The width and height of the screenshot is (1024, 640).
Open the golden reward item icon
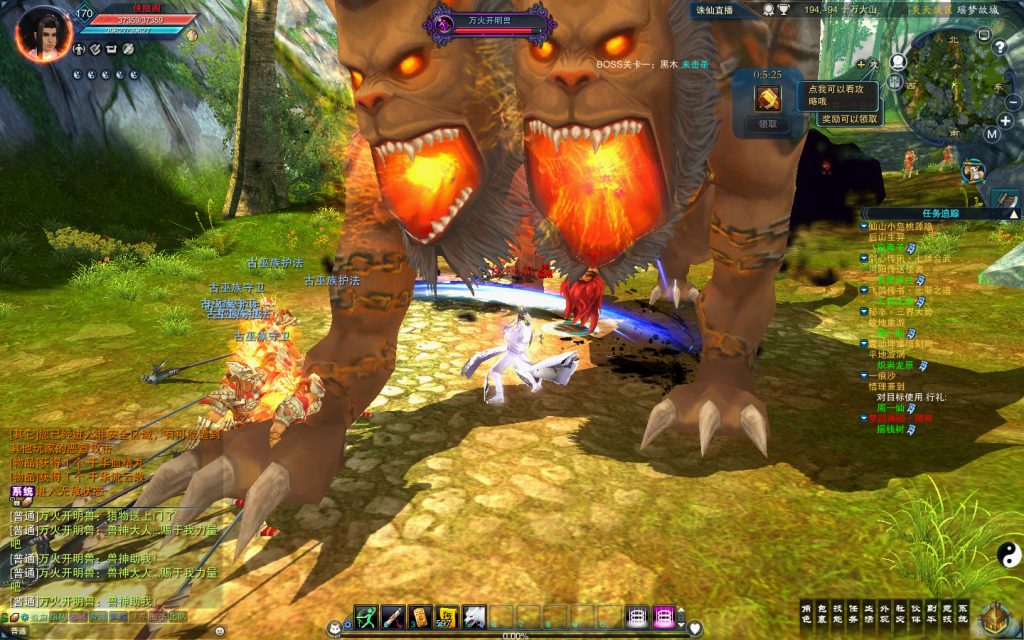tap(767, 98)
